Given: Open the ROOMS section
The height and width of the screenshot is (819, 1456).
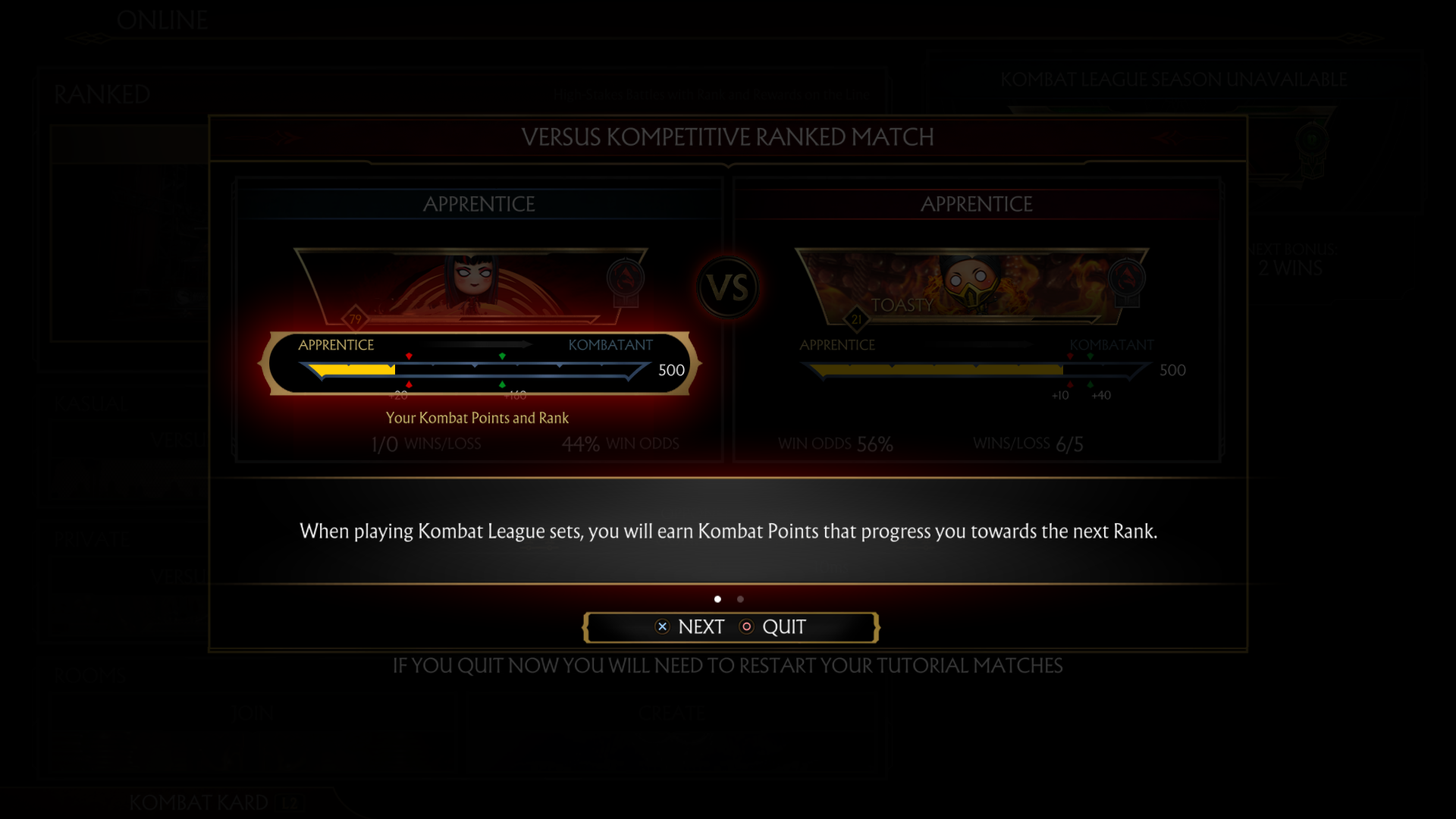Looking at the screenshot, I should pyautogui.click(x=90, y=674).
